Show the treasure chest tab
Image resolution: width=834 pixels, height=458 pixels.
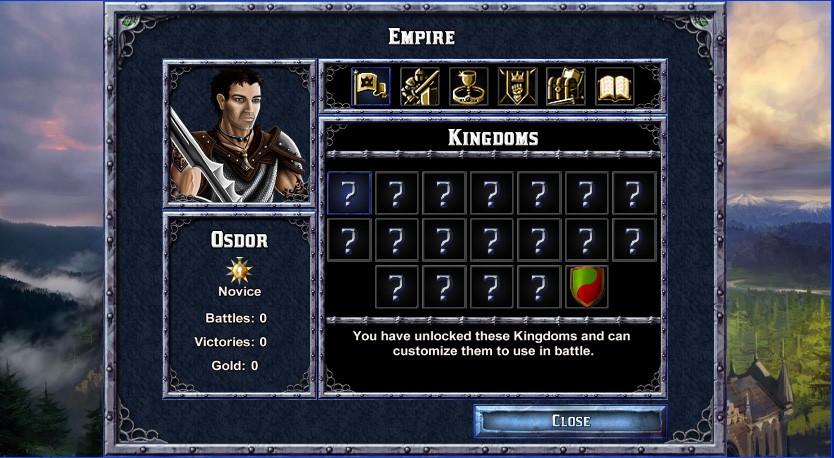click(x=566, y=87)
